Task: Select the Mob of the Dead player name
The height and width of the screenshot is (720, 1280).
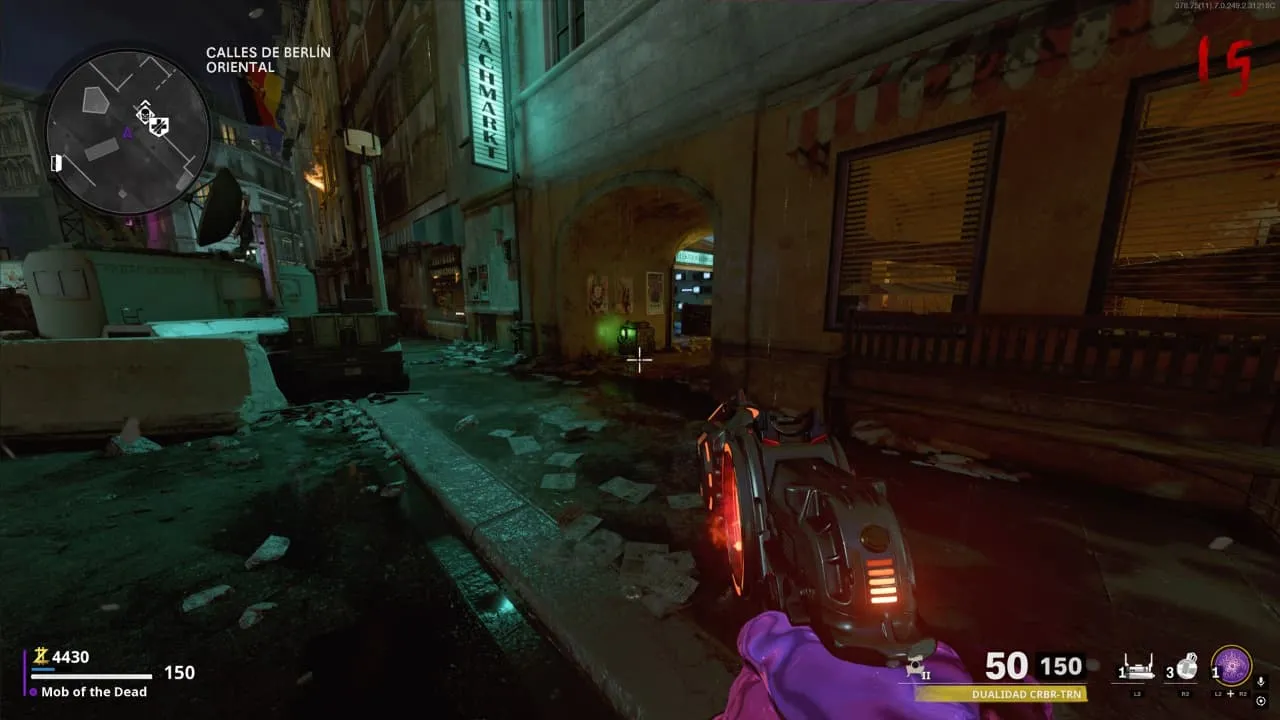Action: tap(94, 692)
